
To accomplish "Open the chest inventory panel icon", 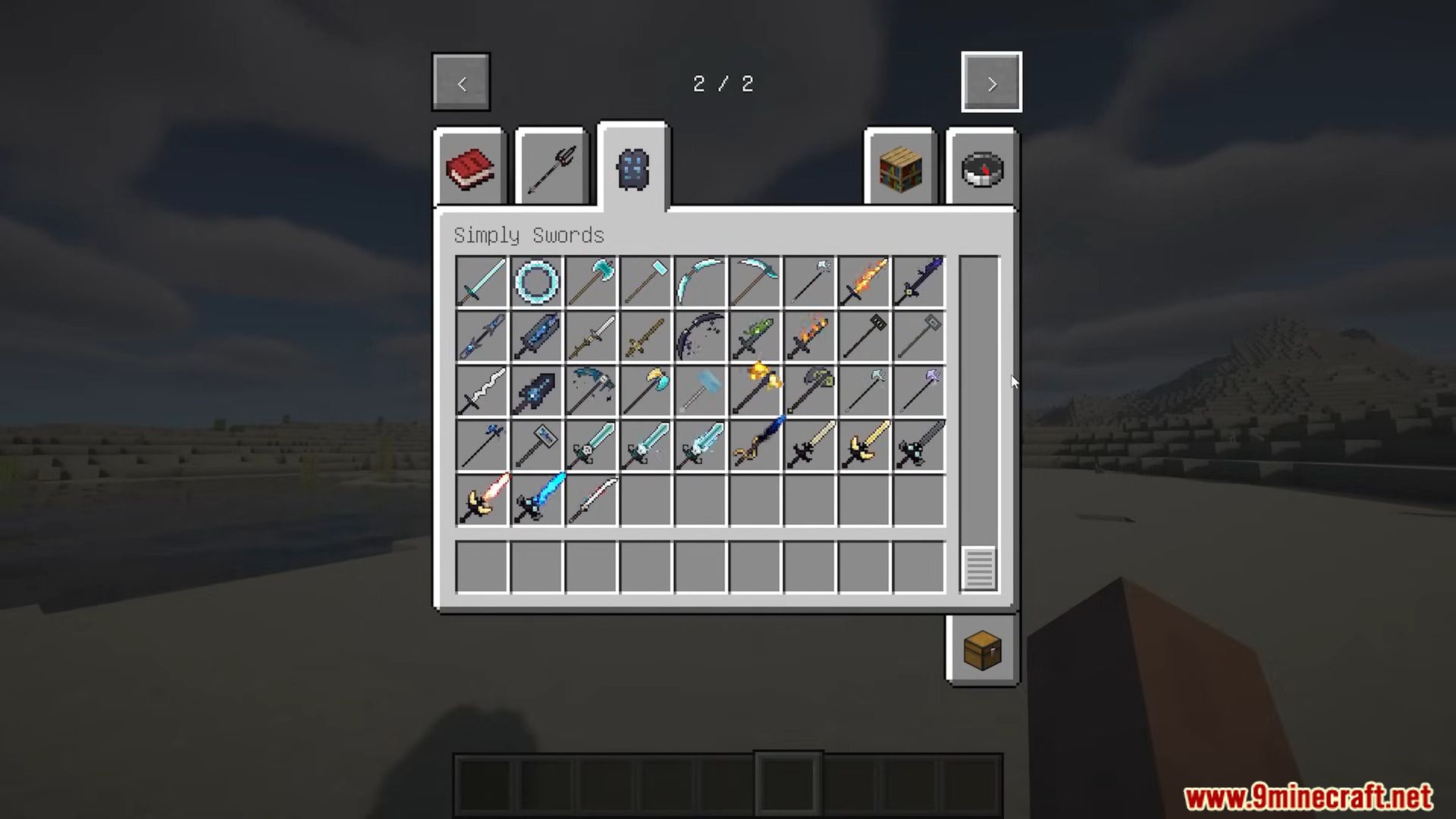I will point(982,651).
